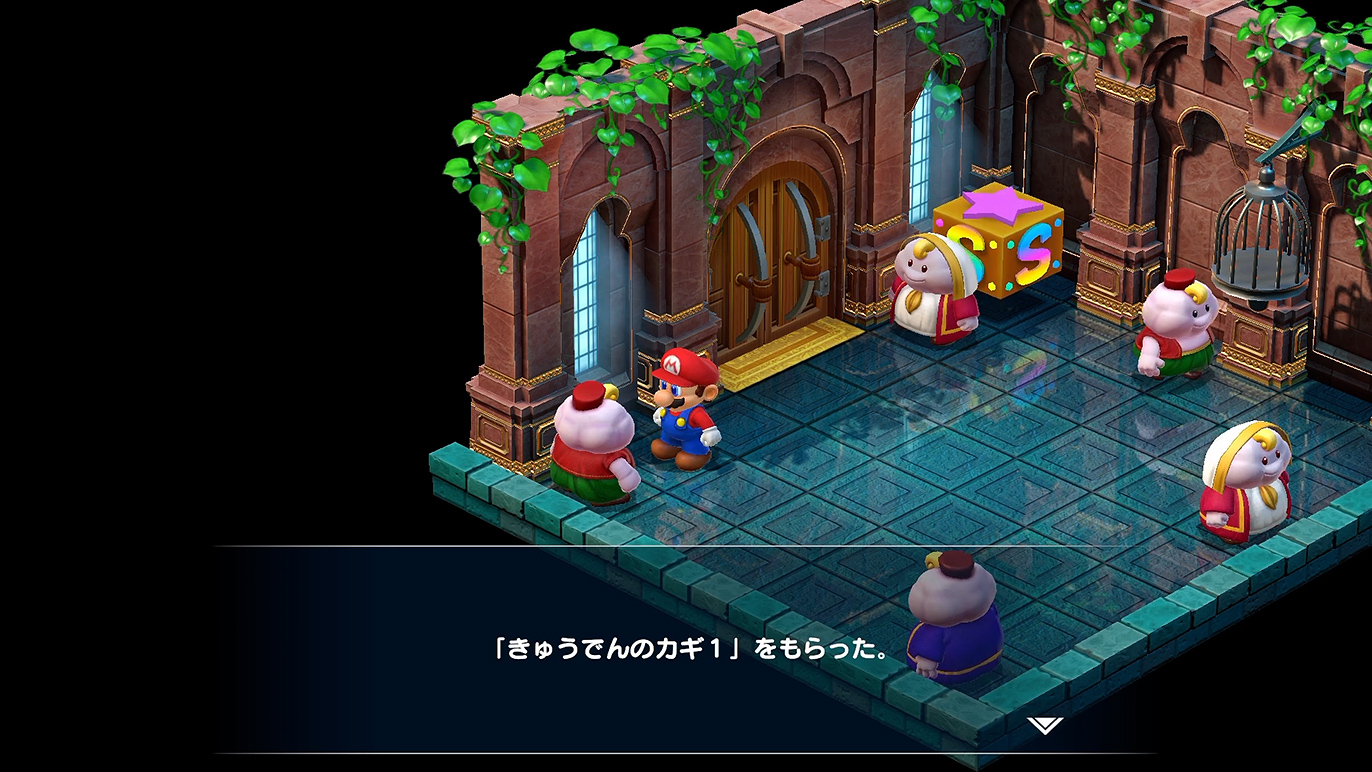This screenshot has width=1372, height=772.
Task: Advance dialogue with the white down arrow
Action: click(x=1045, y=724)
